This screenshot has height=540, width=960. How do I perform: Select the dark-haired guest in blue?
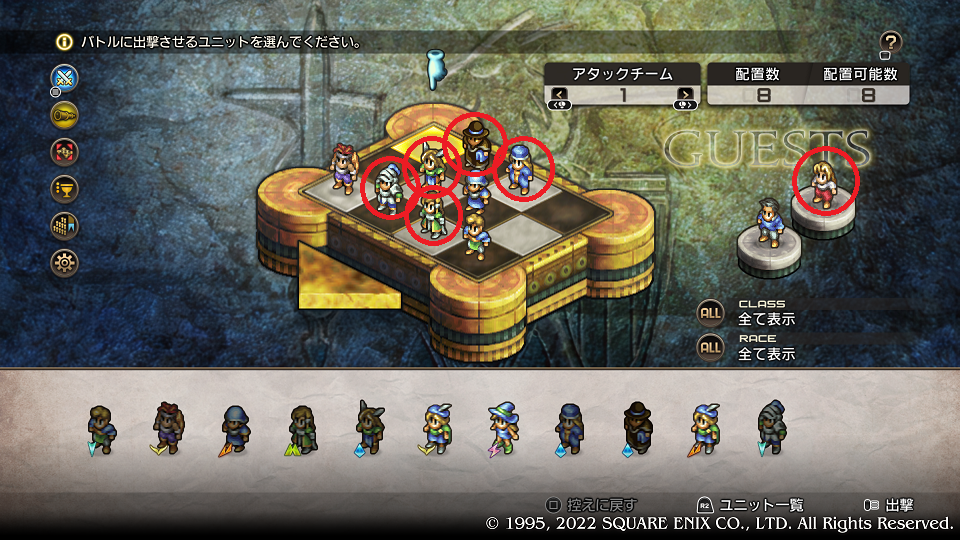[x=768, y=222]
